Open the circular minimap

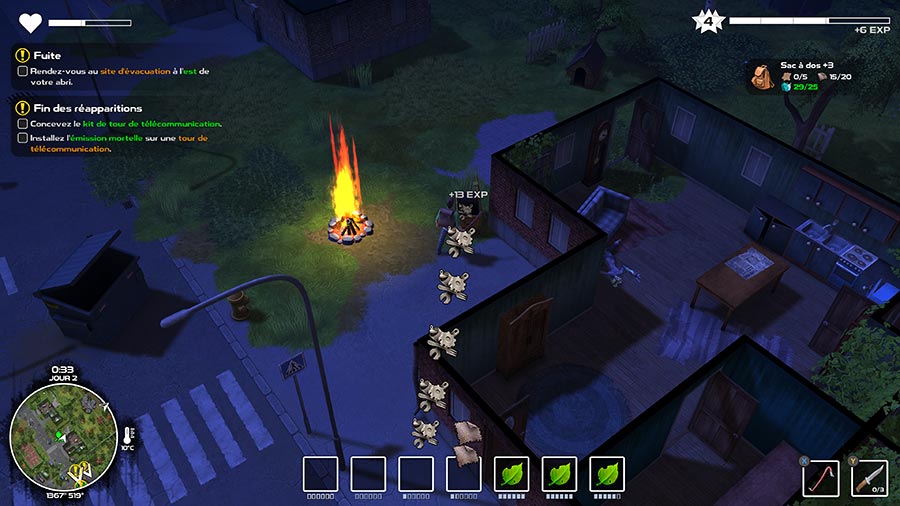pos(57,438)
